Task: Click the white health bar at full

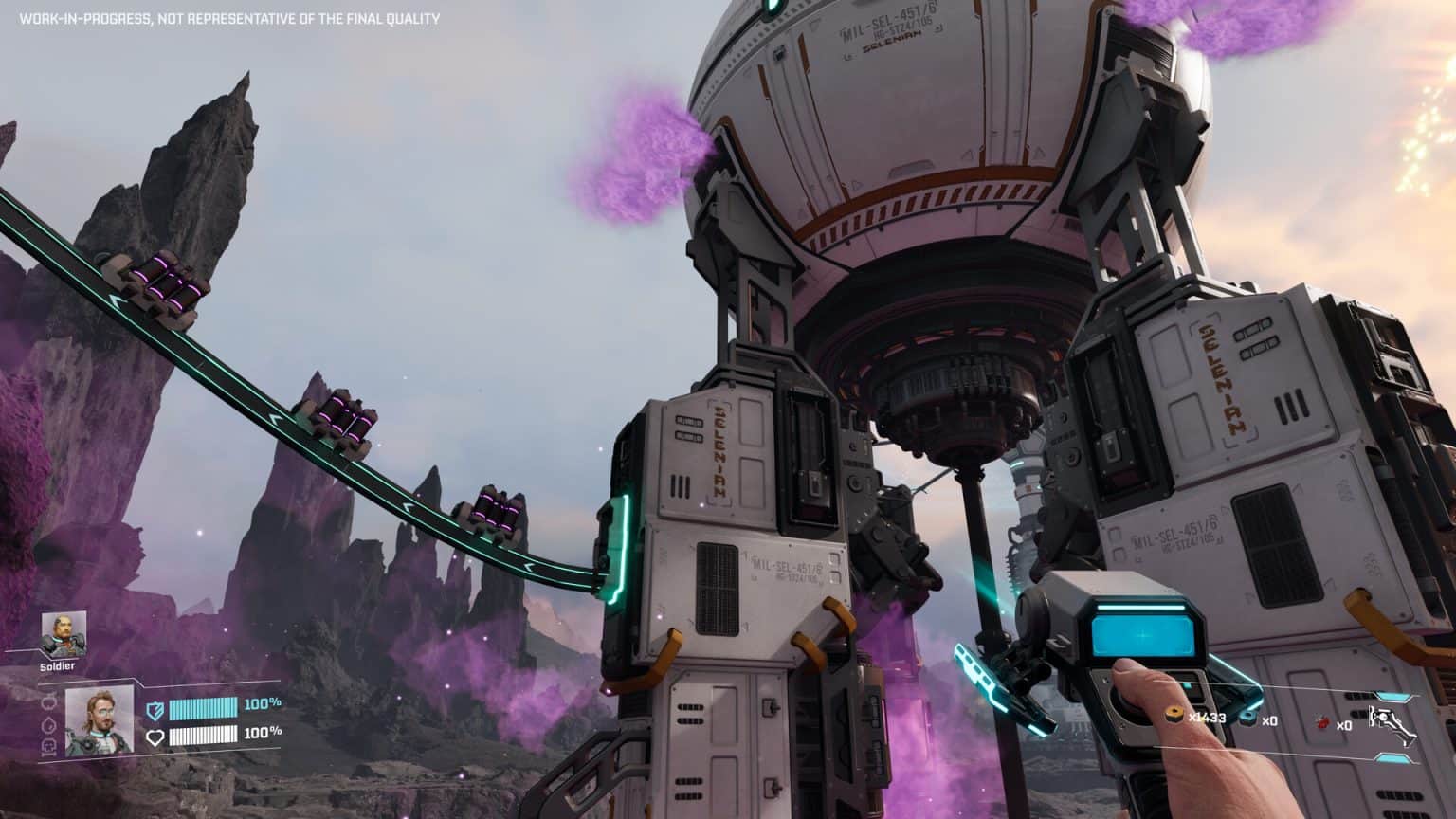Action: click(x=204, y=736)
